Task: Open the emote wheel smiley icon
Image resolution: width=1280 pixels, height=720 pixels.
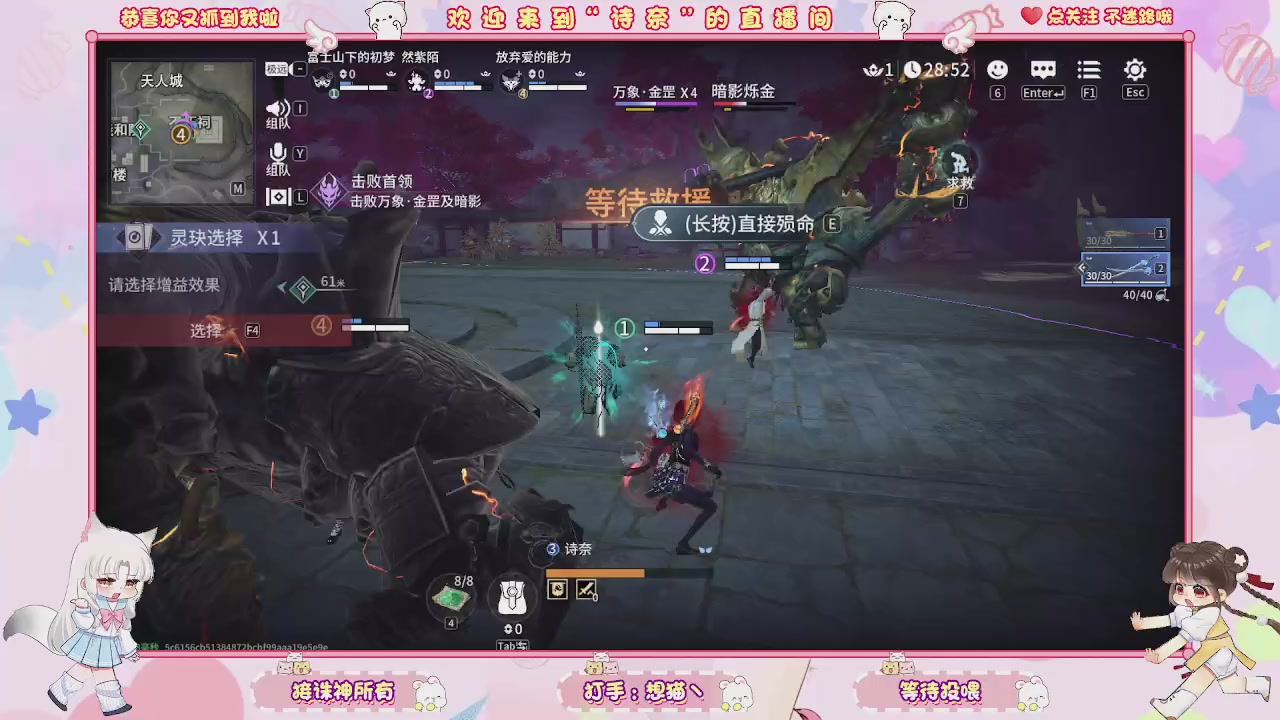Action: [997, 70]
